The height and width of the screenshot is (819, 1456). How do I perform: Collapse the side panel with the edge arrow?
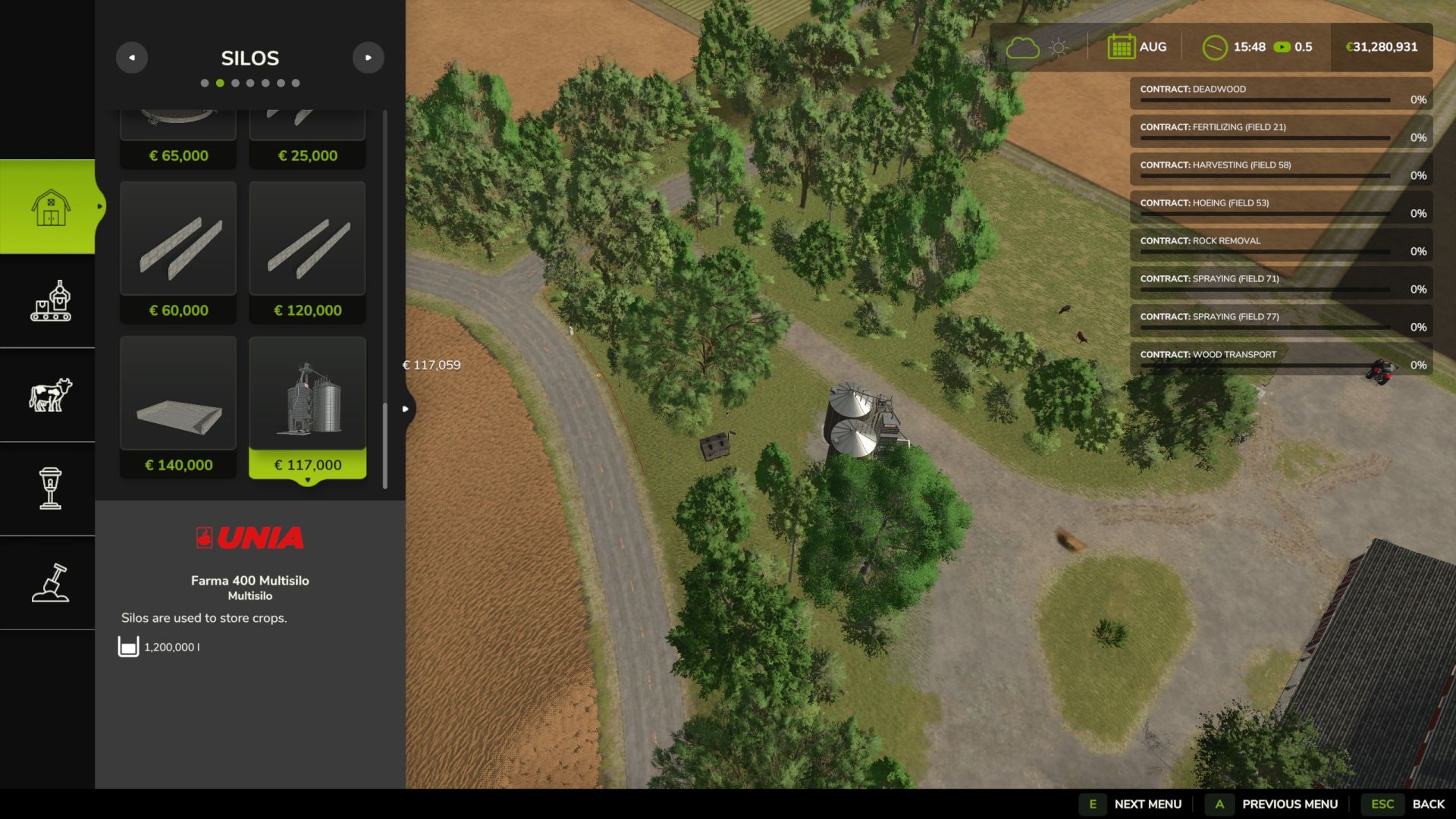pos(406,409)
